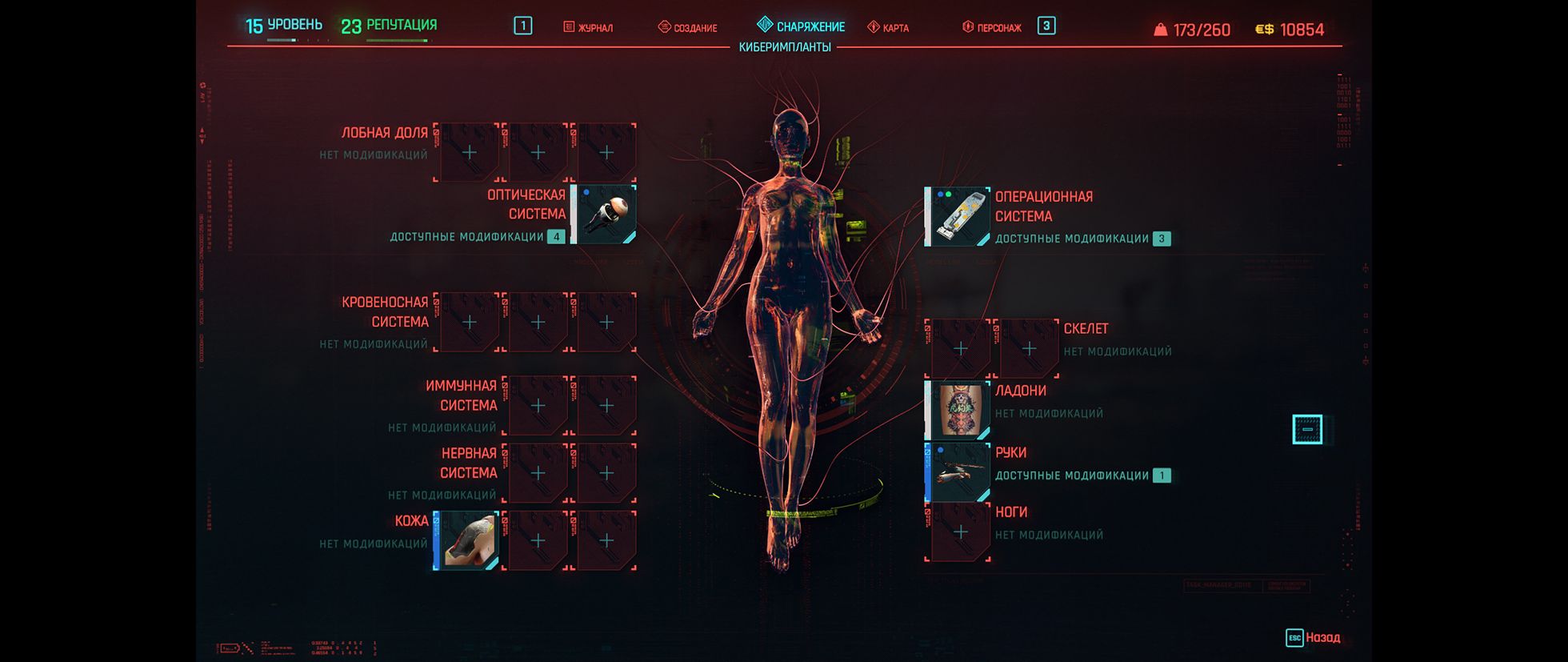
Task: Open the Карта tab
Action: pyautogui.click(x=889, y=28)
